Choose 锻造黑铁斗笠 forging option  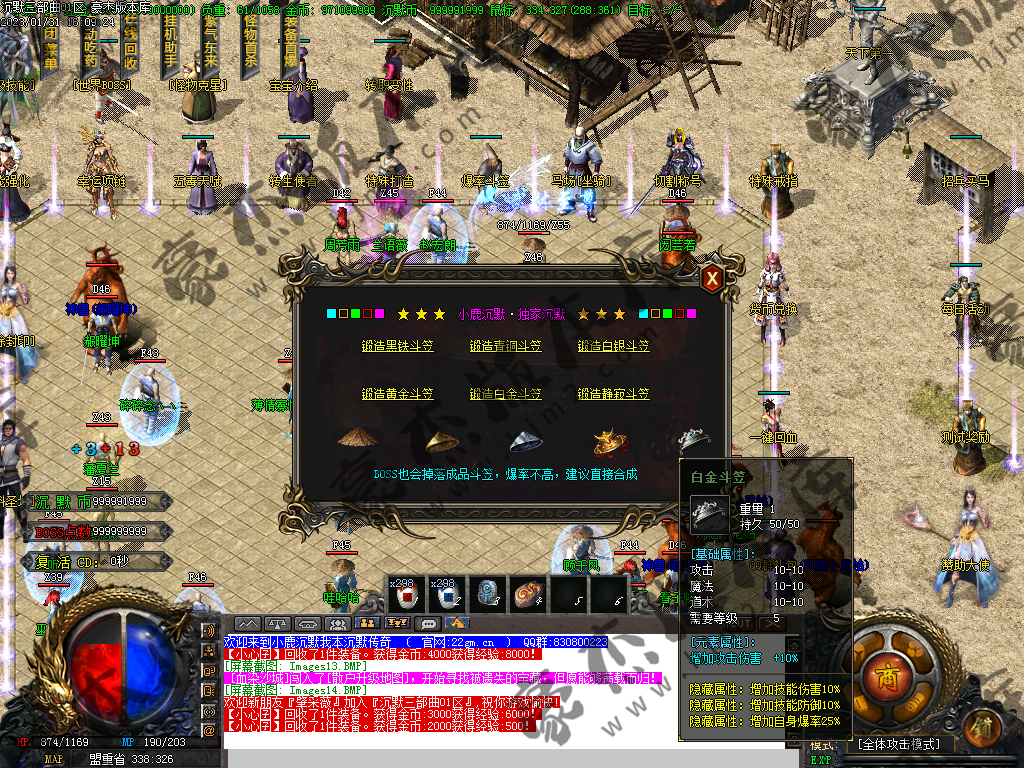click(397, 346)
